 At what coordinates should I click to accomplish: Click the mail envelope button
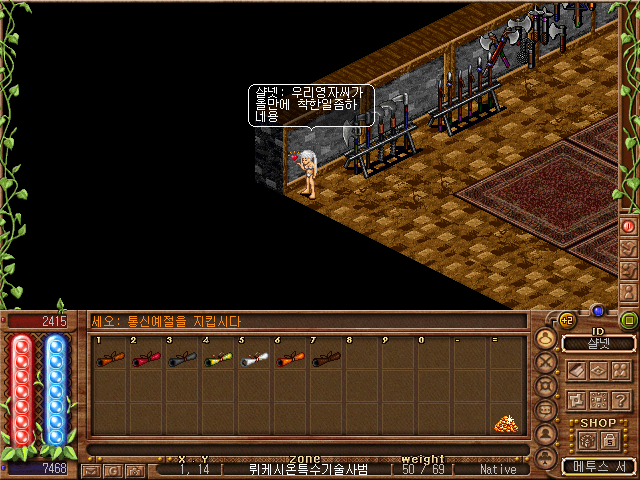[x=92, y=469]
